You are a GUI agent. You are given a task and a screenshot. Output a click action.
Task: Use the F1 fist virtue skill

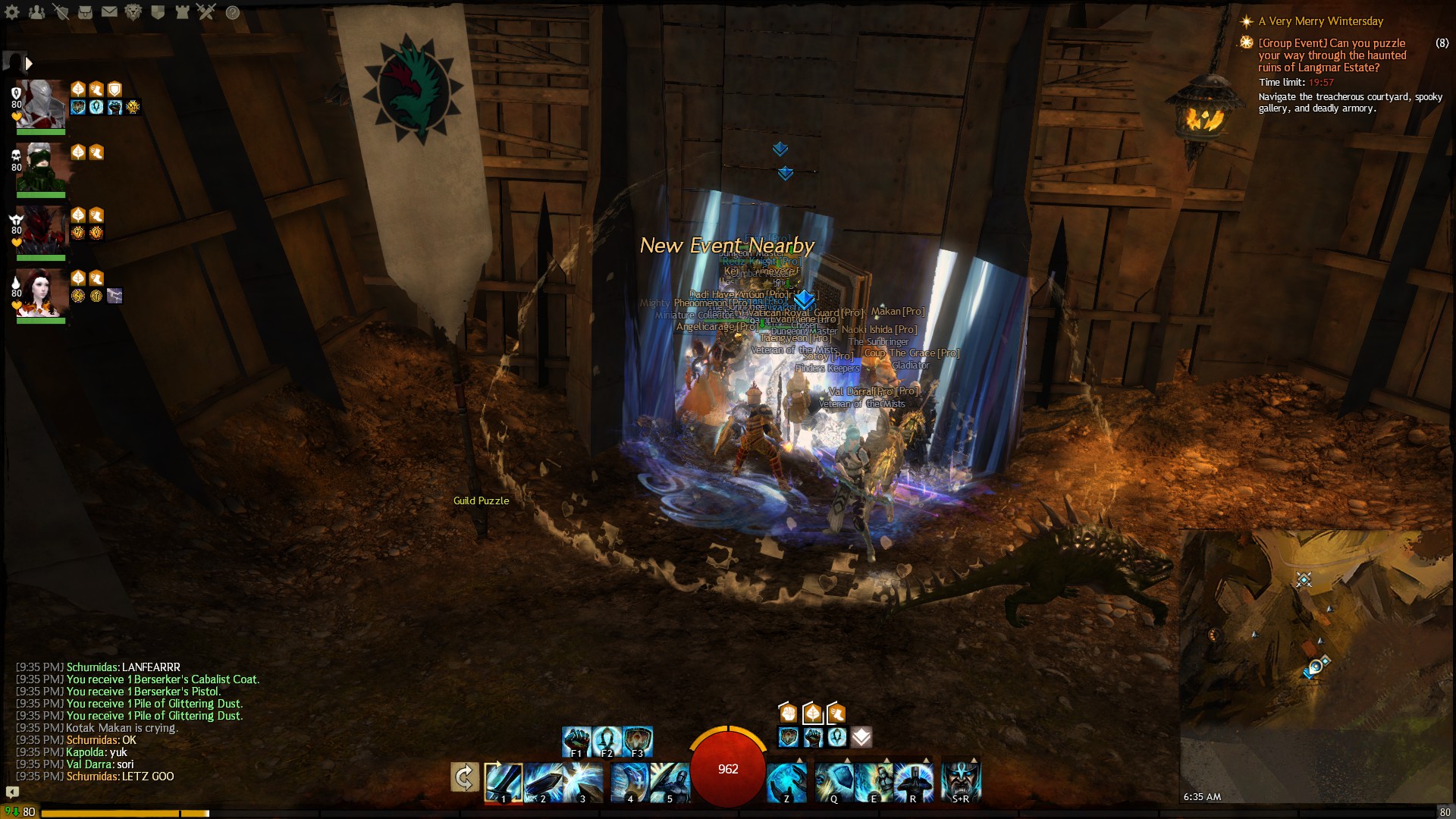coord(576,742)
